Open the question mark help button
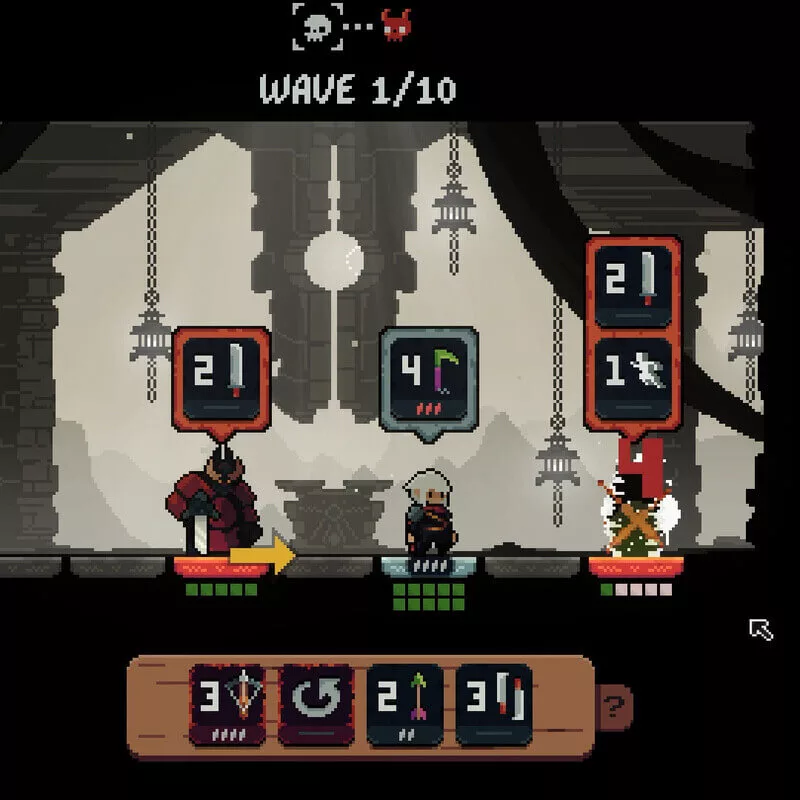Screen dimensions: 800x800 tap(612, 709)
